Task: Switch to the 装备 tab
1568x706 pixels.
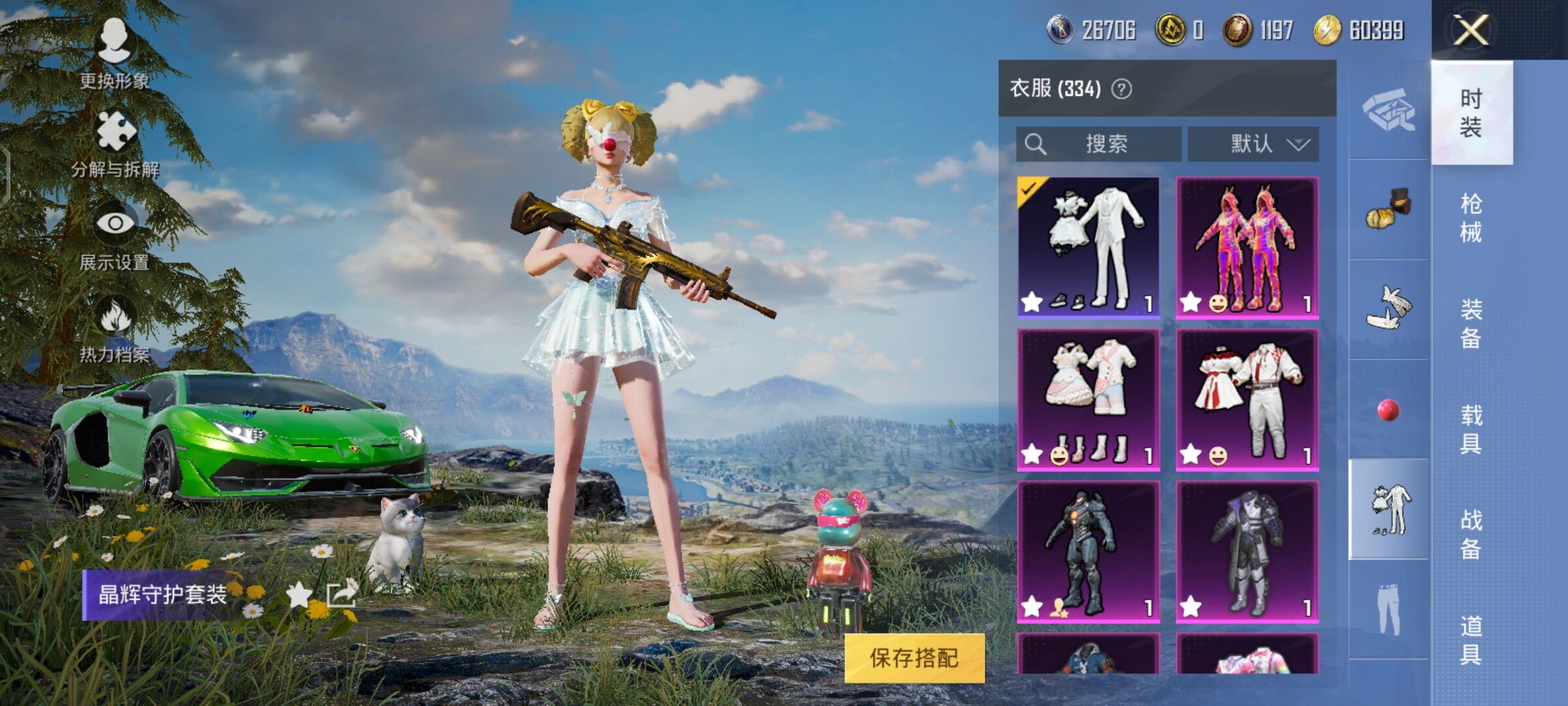Action: tap(1471, 324)
